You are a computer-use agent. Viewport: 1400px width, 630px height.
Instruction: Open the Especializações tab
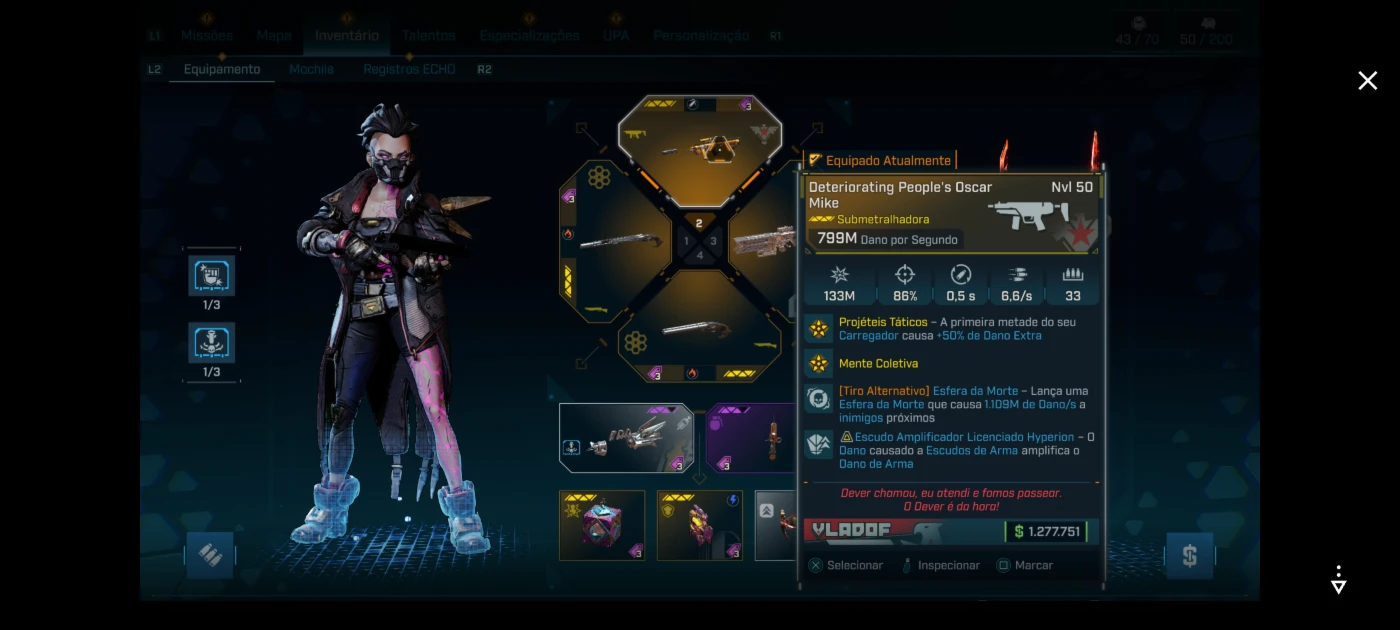tap(529, 35)
